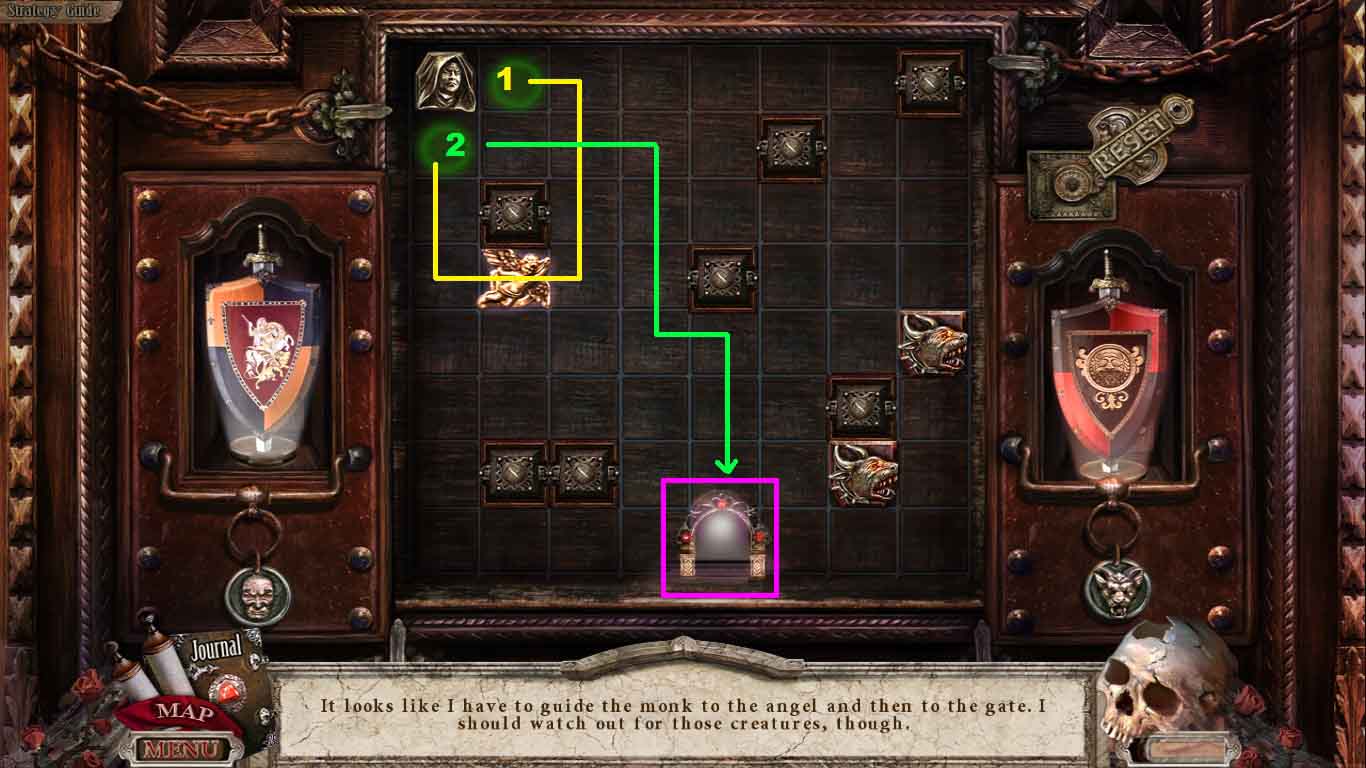Screen dimensions: 1366x768
Task: Click the green glowing marker labeled 2
Action: [452, 147]
